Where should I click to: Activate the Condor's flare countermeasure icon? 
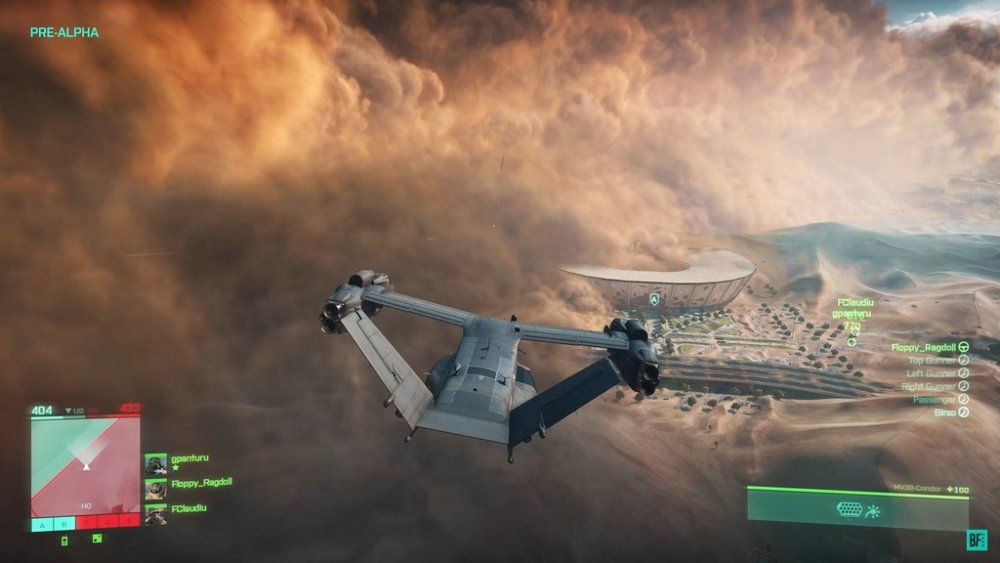coord(873,510)
